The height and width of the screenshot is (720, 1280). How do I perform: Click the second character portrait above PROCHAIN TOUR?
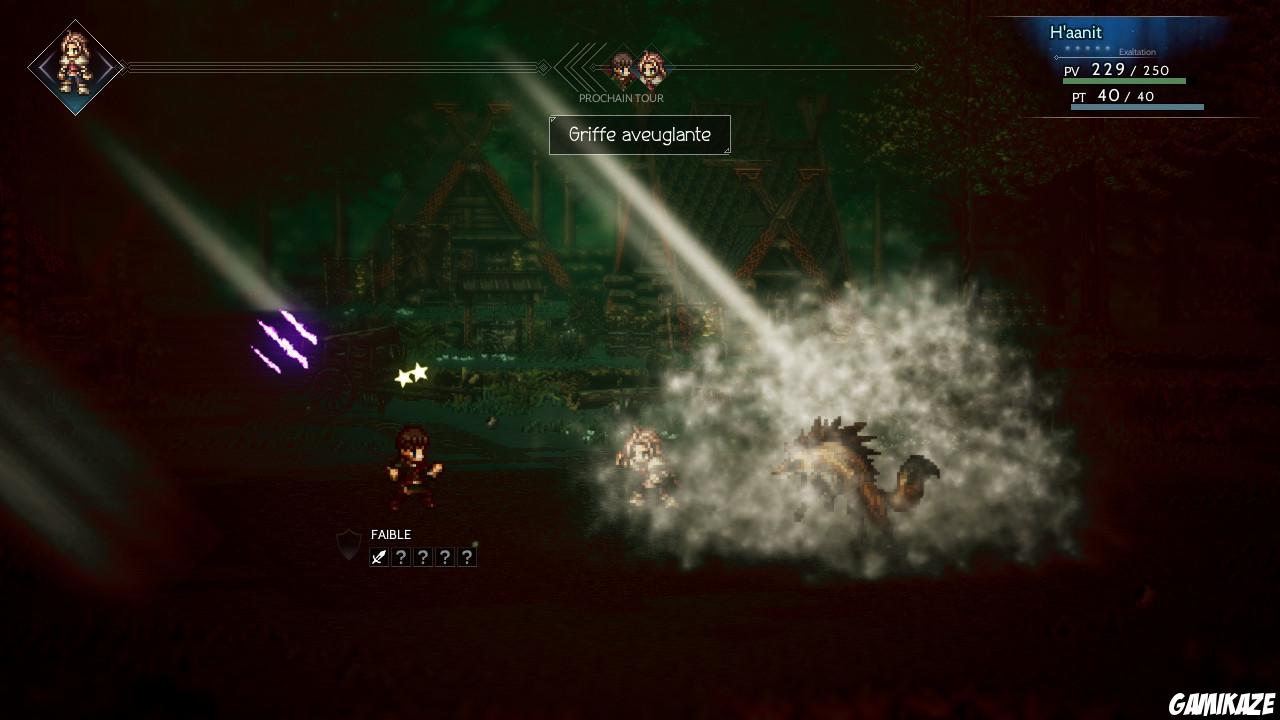tap(652, 66)
